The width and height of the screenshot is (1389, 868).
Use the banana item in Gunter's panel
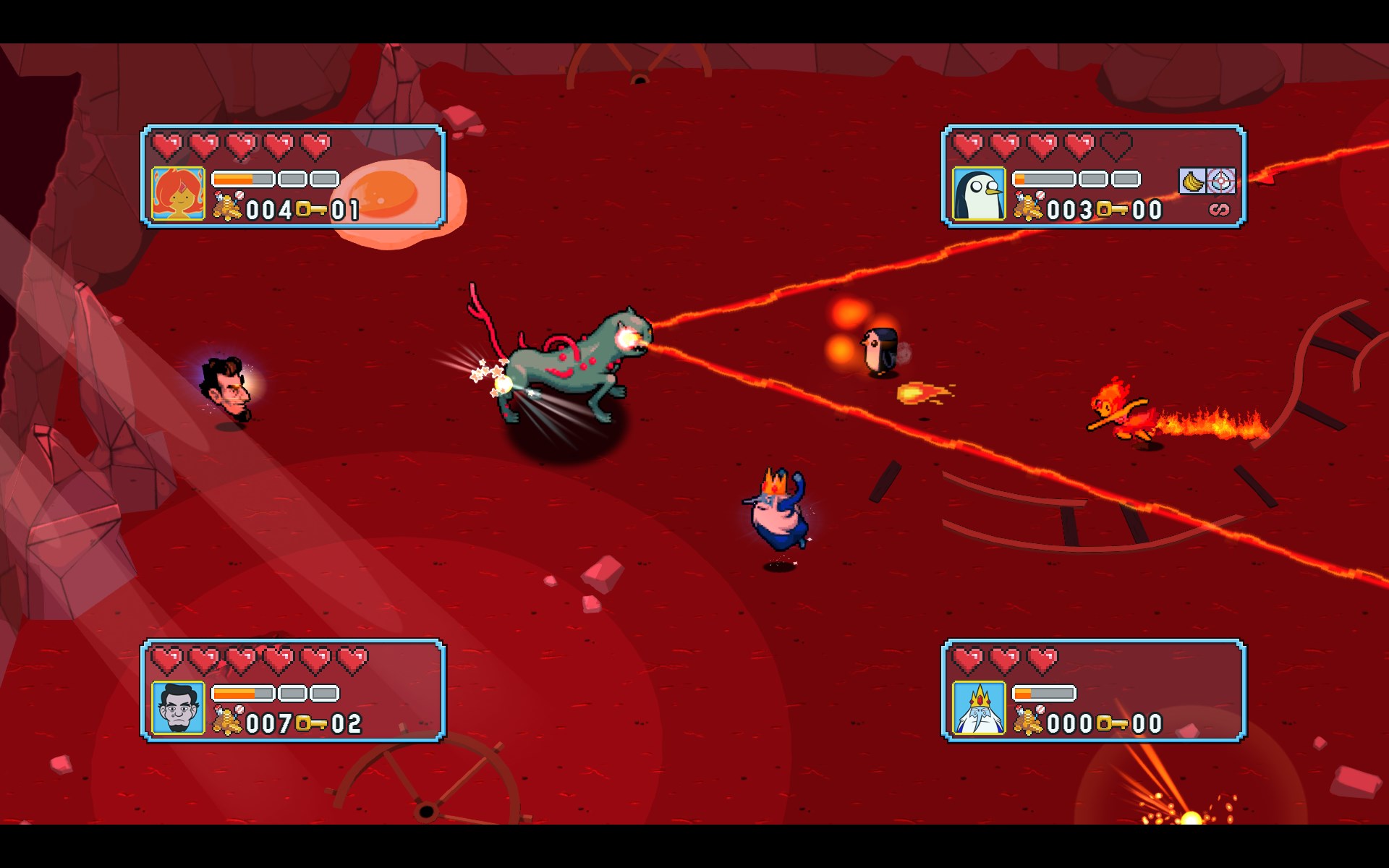[x=1192, y=181]
